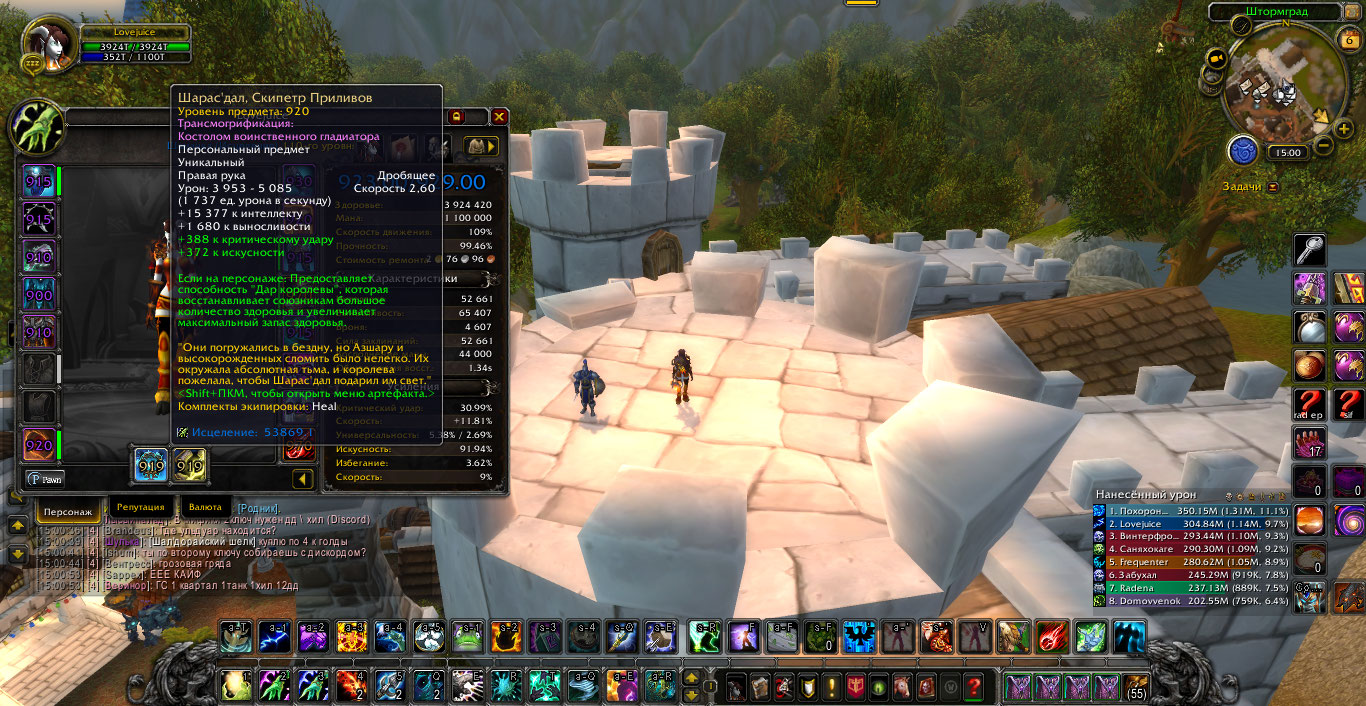Open the Валюта tab
The image size is (1366, 706).
click(204, 507)
